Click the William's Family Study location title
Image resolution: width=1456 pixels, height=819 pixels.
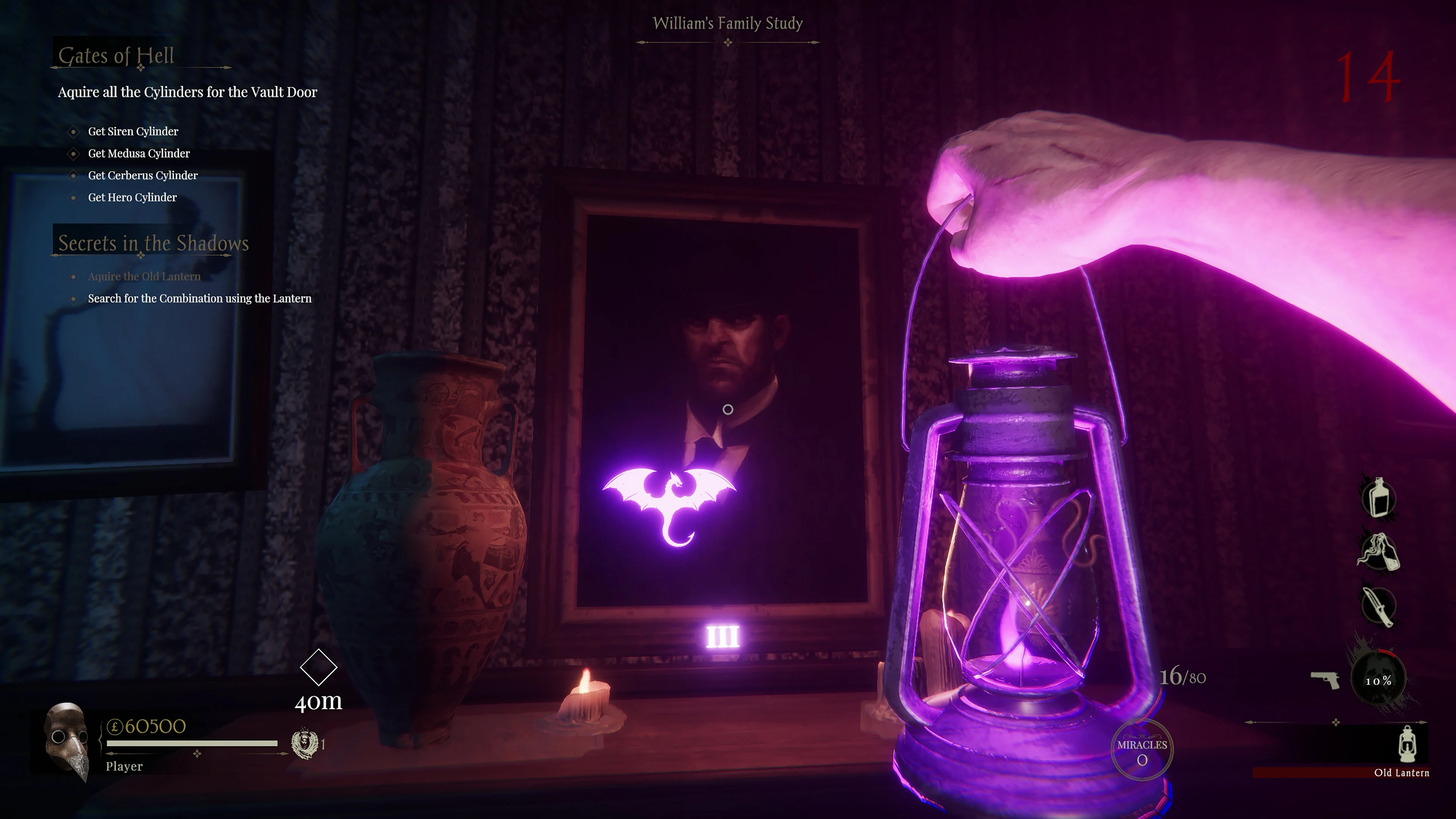[728, 24]
